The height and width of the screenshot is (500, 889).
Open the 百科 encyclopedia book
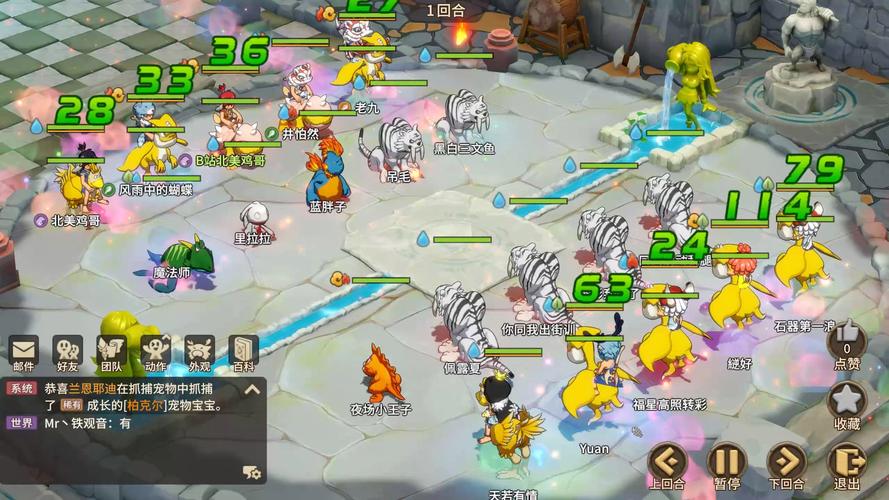(243, 352)
